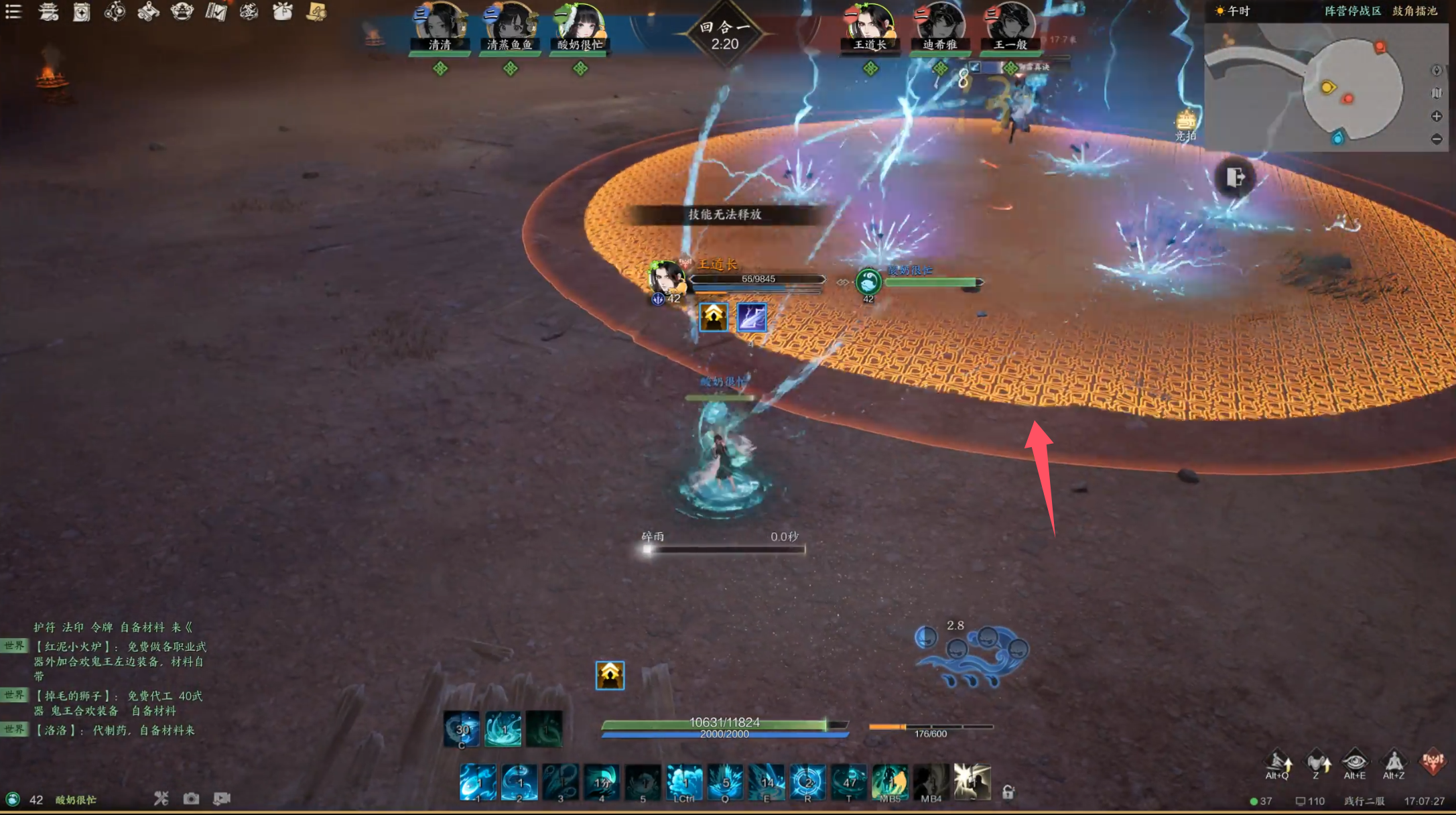The height and width of the screenshot is (815, 1456).
Task: Open the three-line main menu
Action: click(13, 11)
